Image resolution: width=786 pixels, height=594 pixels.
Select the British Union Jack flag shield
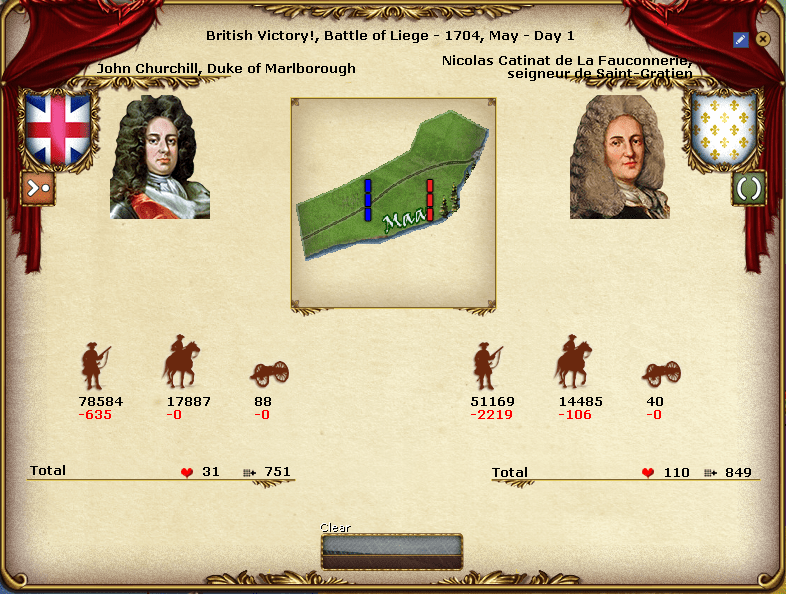tap(58, 128)
